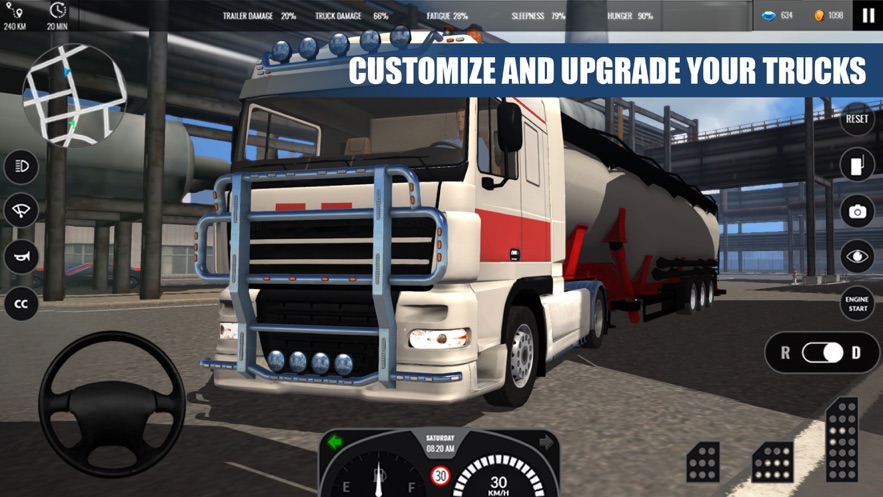The height and width of the screenshot is (497, 883).
Task: Grab the steering wheel control
Action: [112, 403]
